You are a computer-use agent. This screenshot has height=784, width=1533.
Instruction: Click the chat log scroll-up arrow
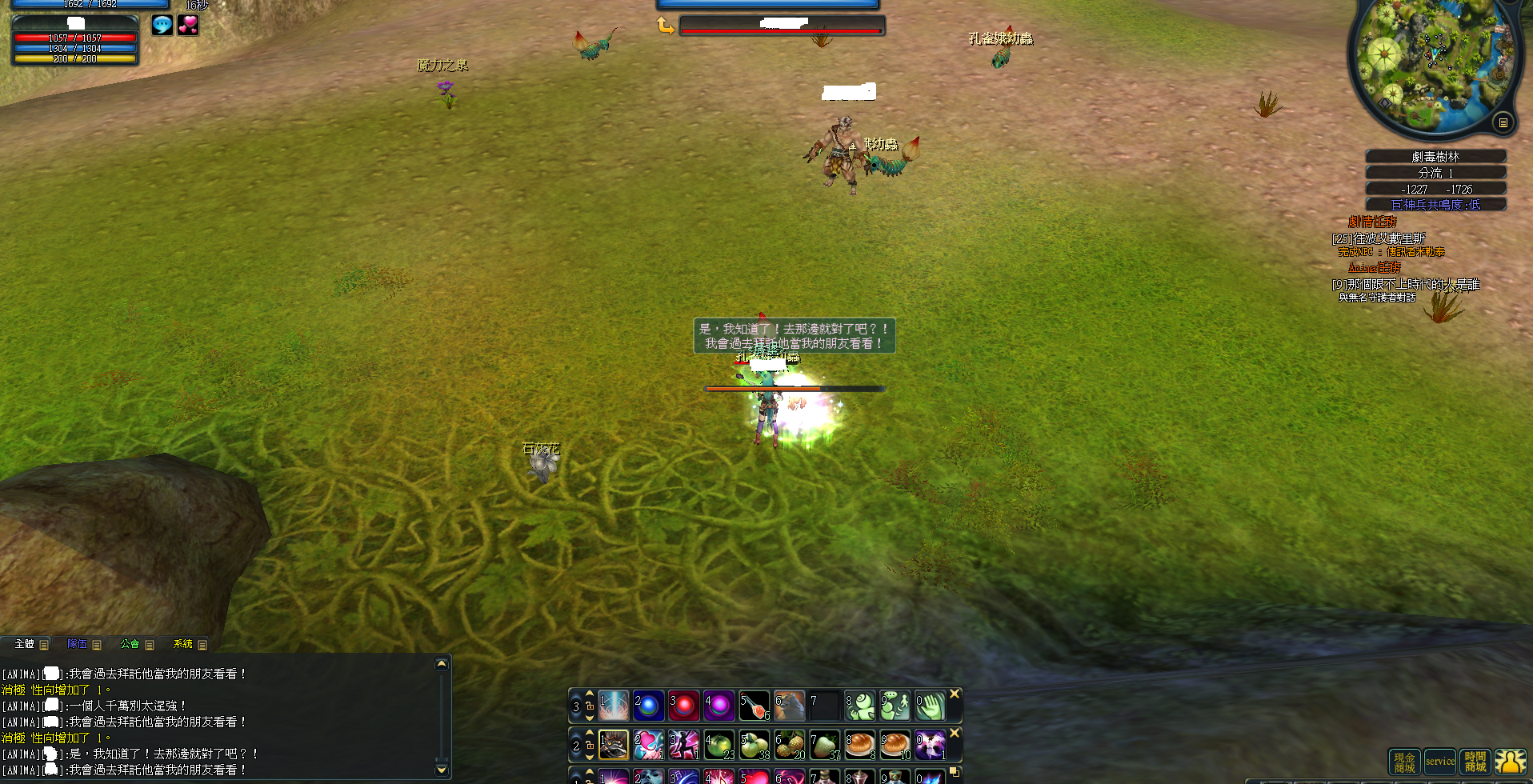click(441, 664)
